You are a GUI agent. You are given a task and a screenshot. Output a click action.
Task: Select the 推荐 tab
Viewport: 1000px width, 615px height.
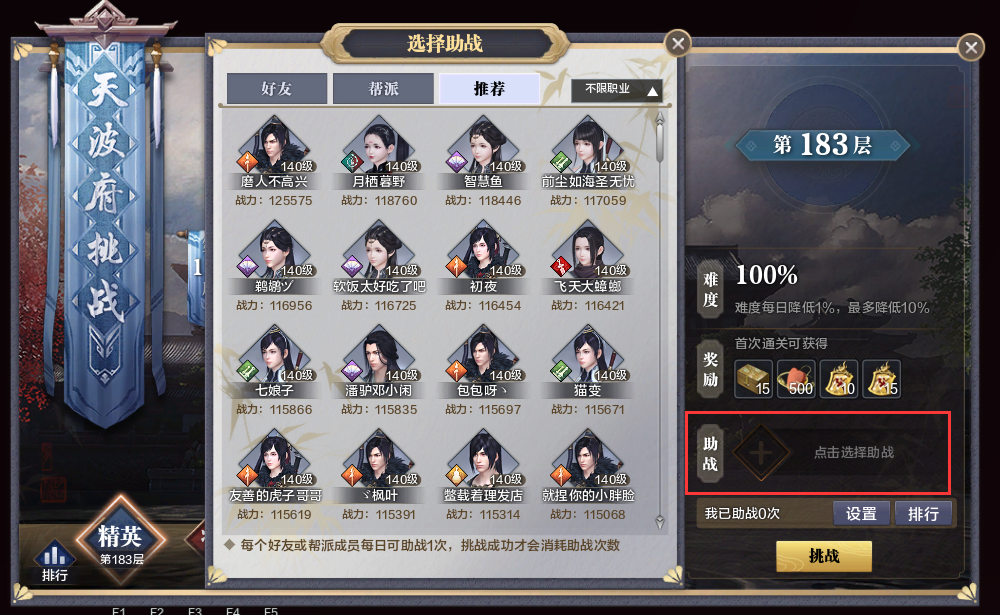point(489,89)
